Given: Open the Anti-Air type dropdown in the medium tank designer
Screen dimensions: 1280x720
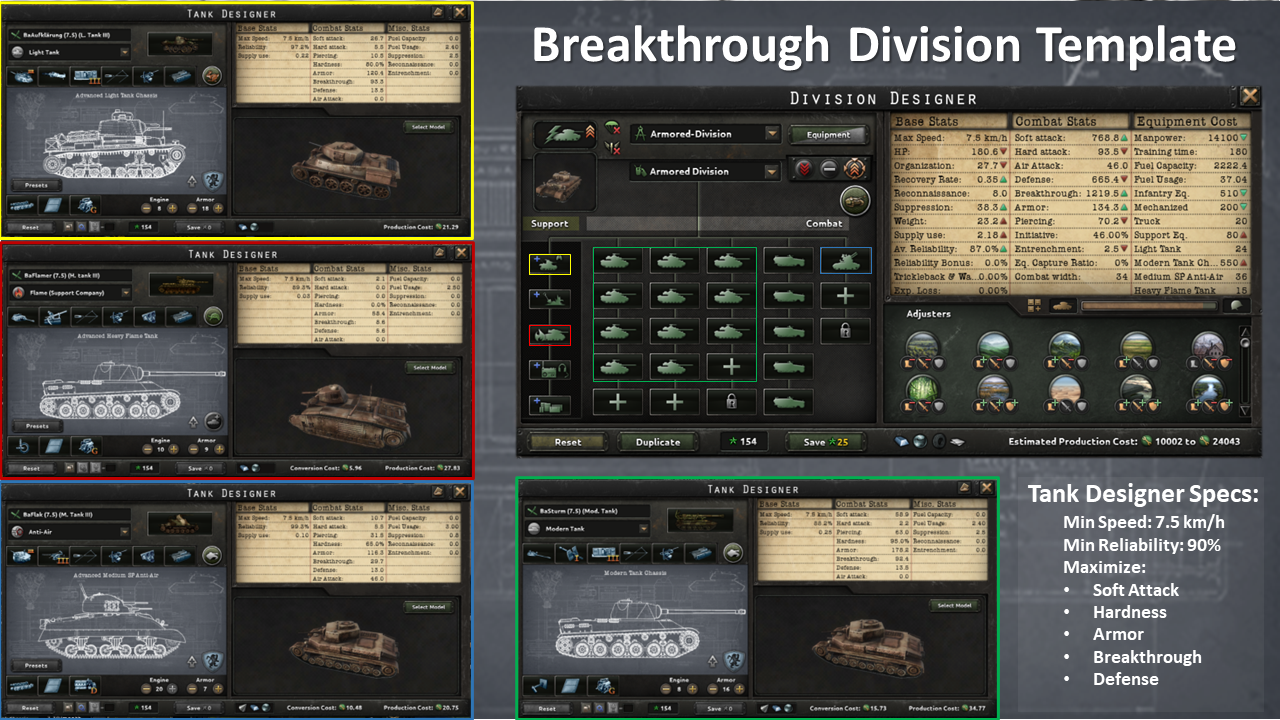Looking at the screenshot, I should coord(125,531).
